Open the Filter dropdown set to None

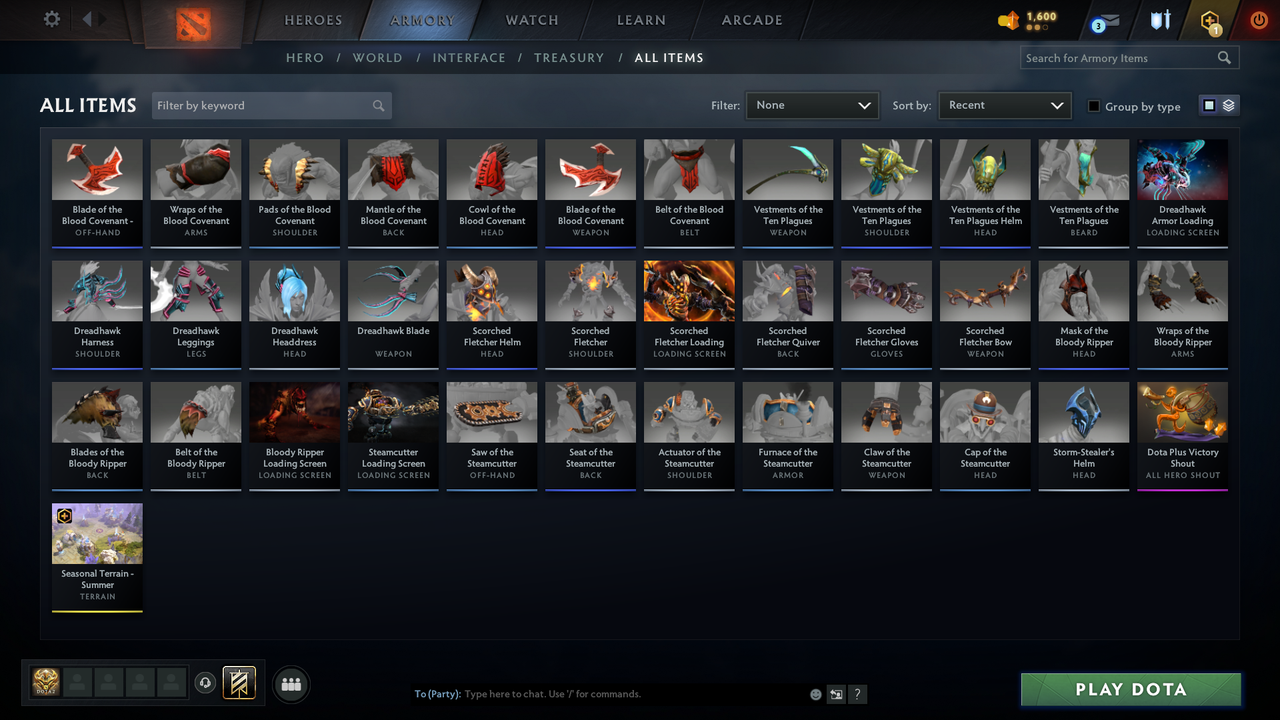pyautogui.click(x=811, y=105)
